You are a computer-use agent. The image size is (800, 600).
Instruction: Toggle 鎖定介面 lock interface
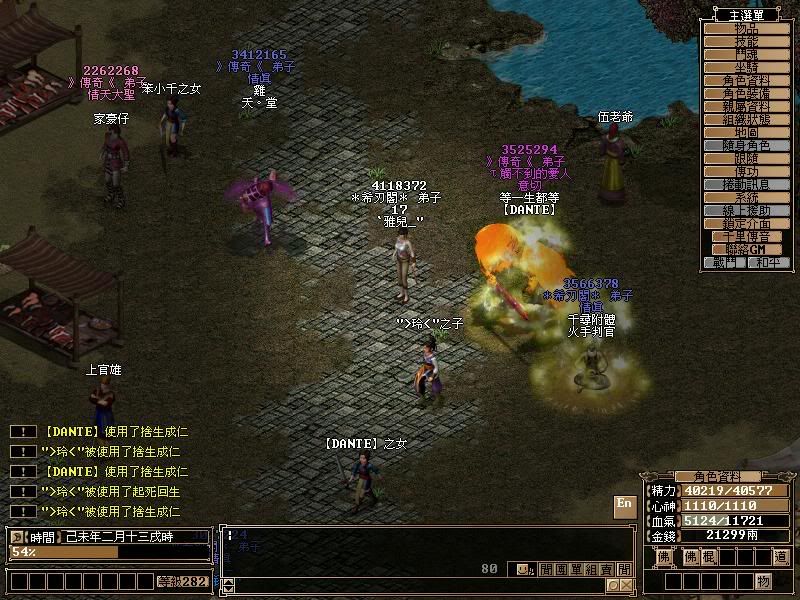(x=747, y=224)
